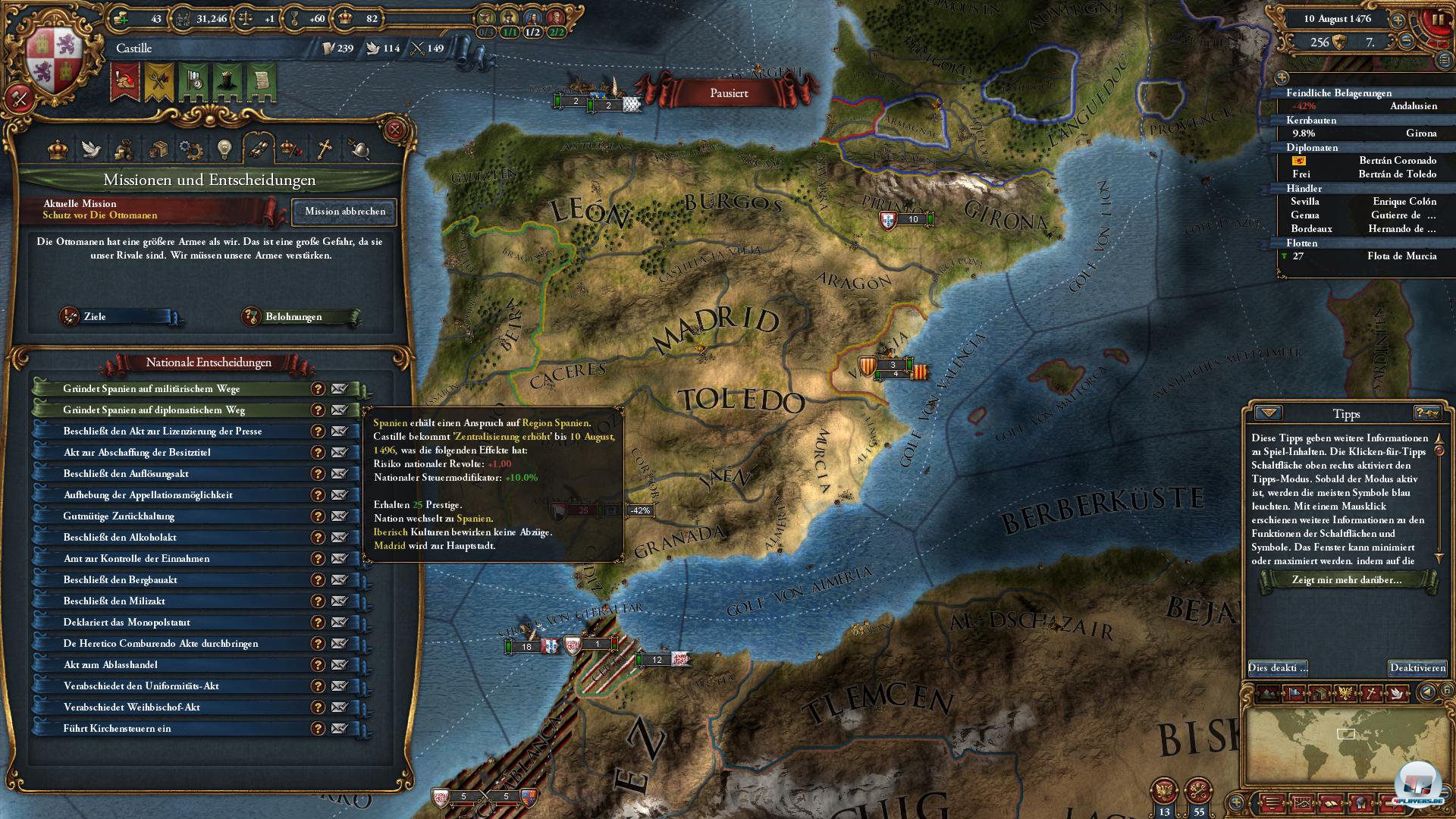Cancel the mission with Mission abbrechen
This screenshot has height=819, width=1456.
[345, 212]
